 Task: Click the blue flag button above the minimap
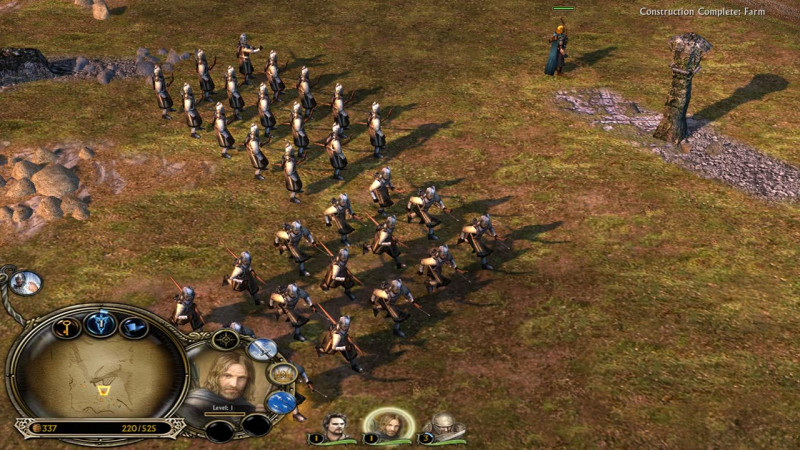tap(134, 328)
